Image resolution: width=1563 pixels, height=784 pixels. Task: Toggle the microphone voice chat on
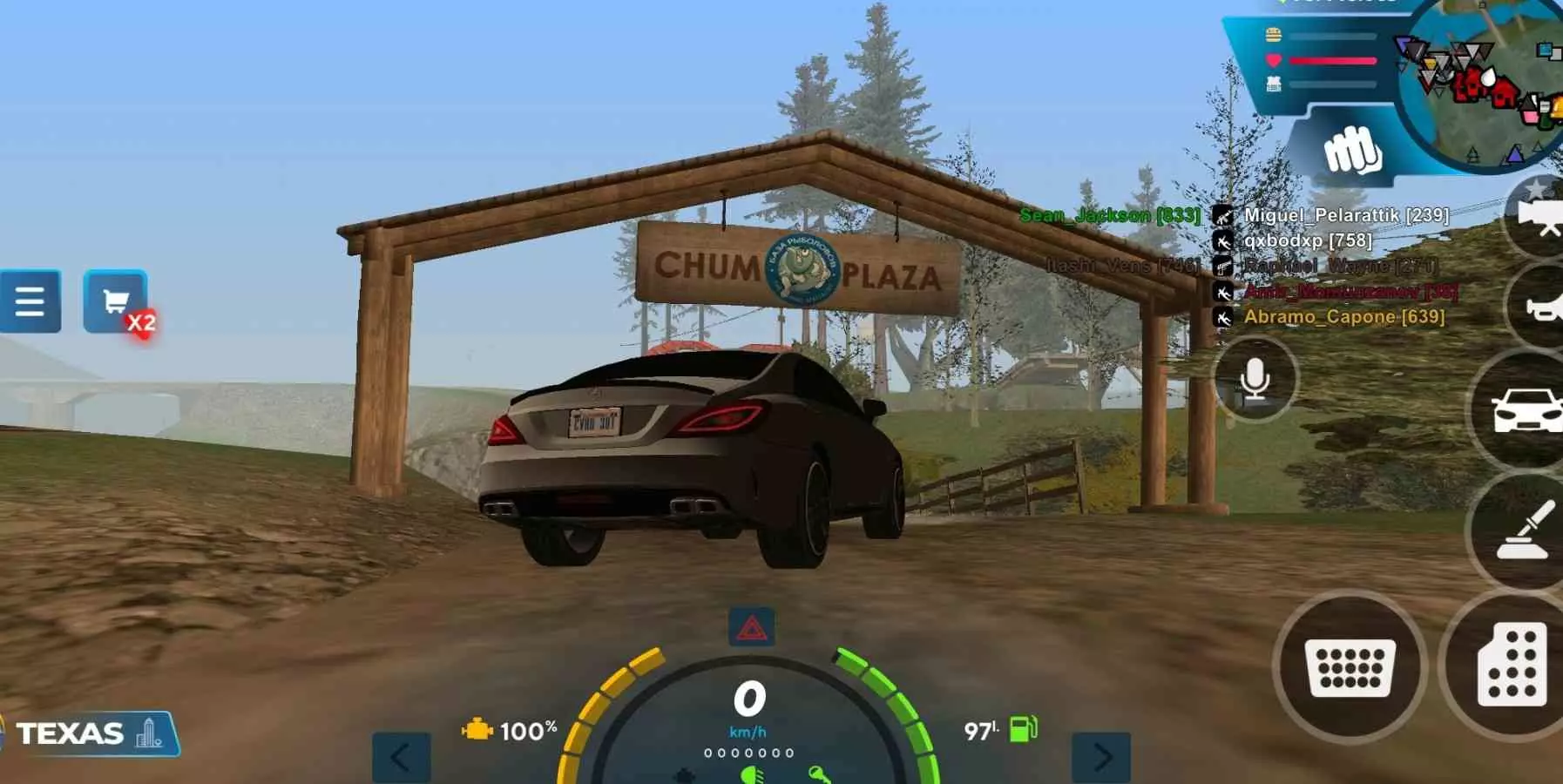tap(1254, 379)
